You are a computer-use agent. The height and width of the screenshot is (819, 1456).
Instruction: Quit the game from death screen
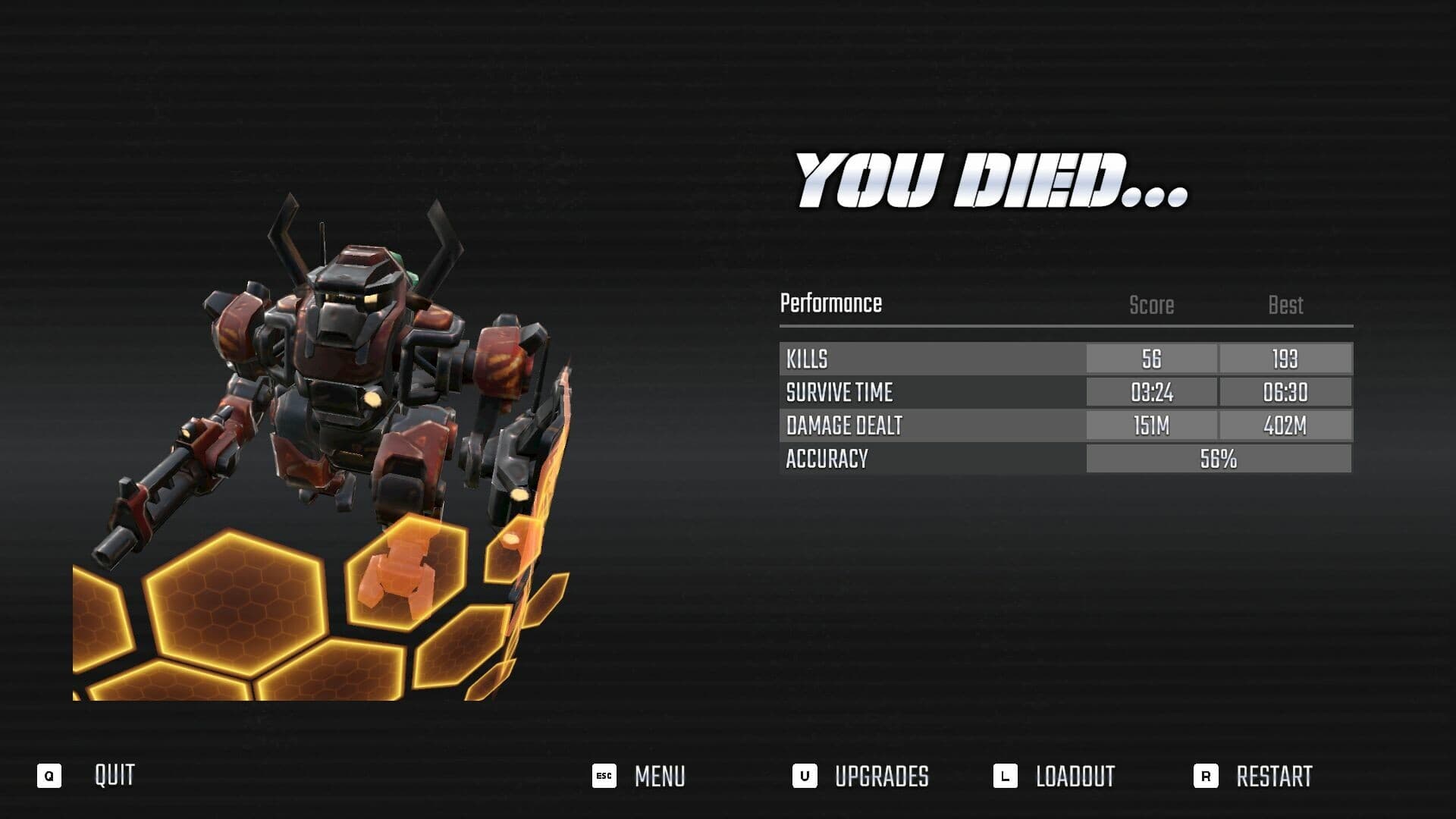pyautogui.click(x=114, y=776)
